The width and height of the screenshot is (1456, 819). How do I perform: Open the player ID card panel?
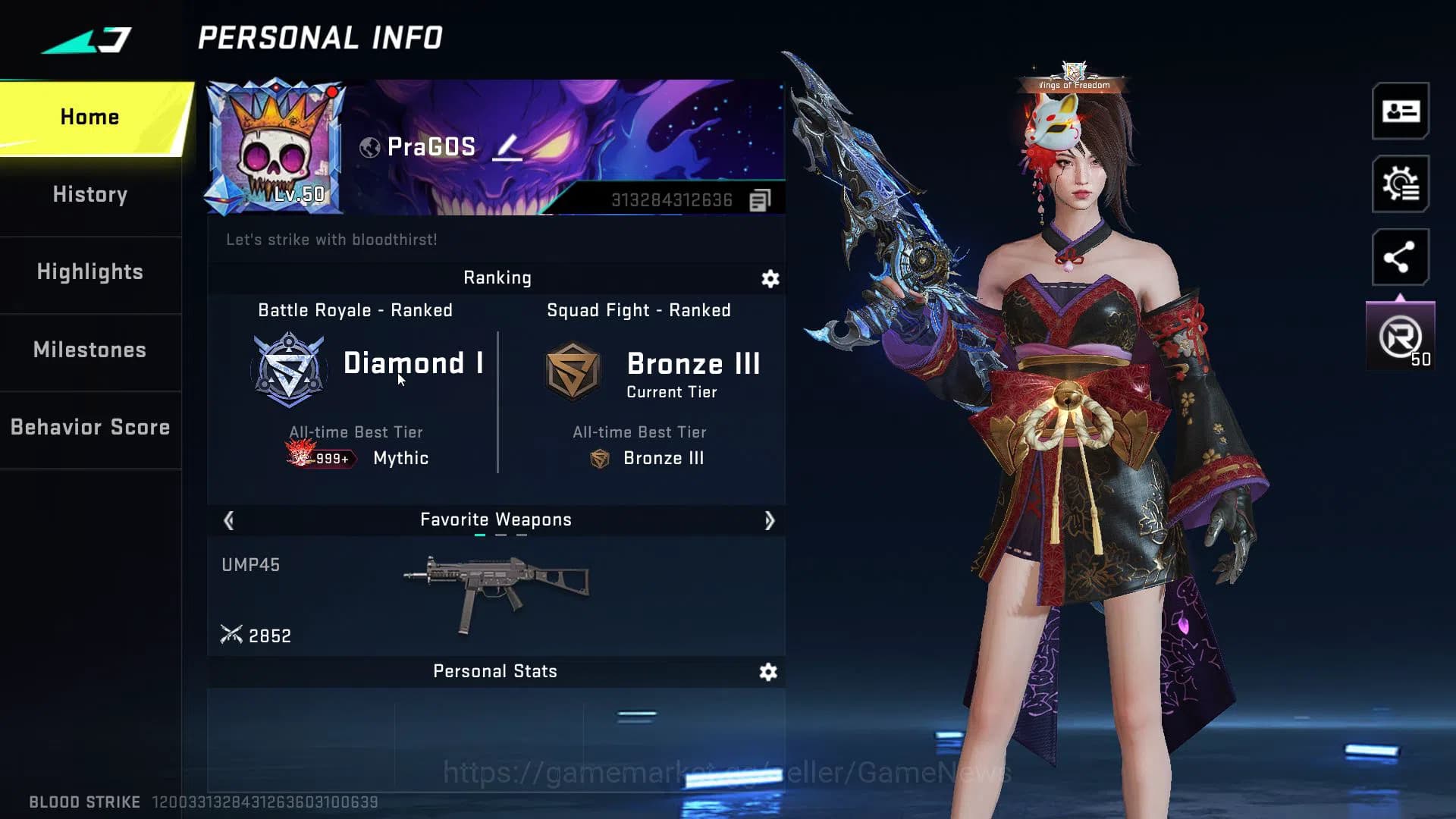[1400, 112]
